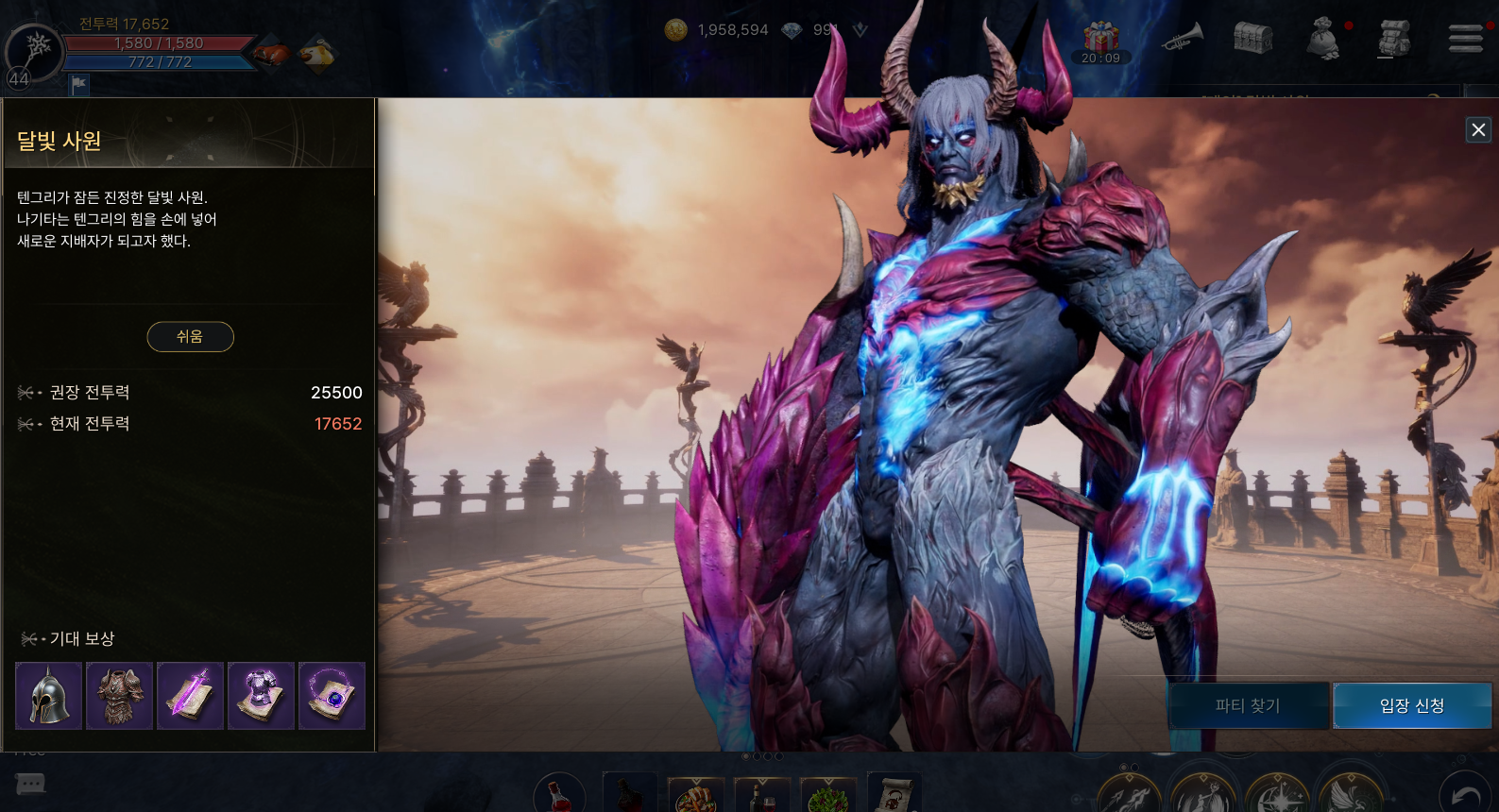The height and width of the screenshot is (812, 1499).
Task: Click the curved return arrow button
Action: click(x=1465, y=795)
